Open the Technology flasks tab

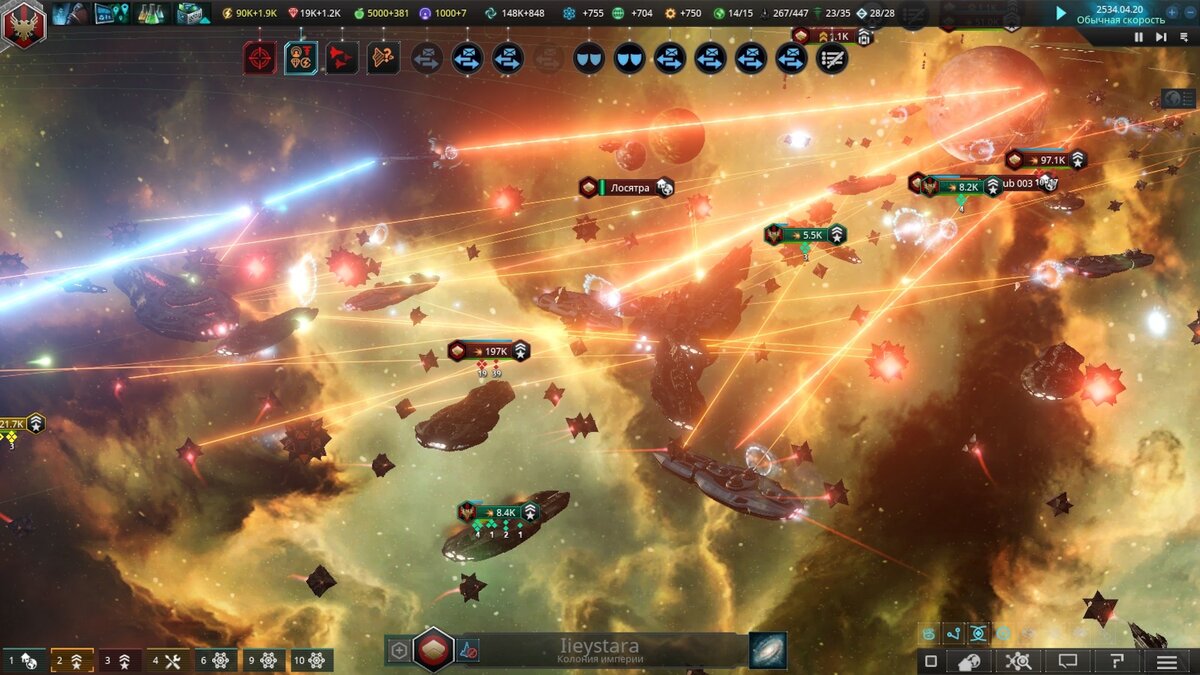tap(151, 13)
